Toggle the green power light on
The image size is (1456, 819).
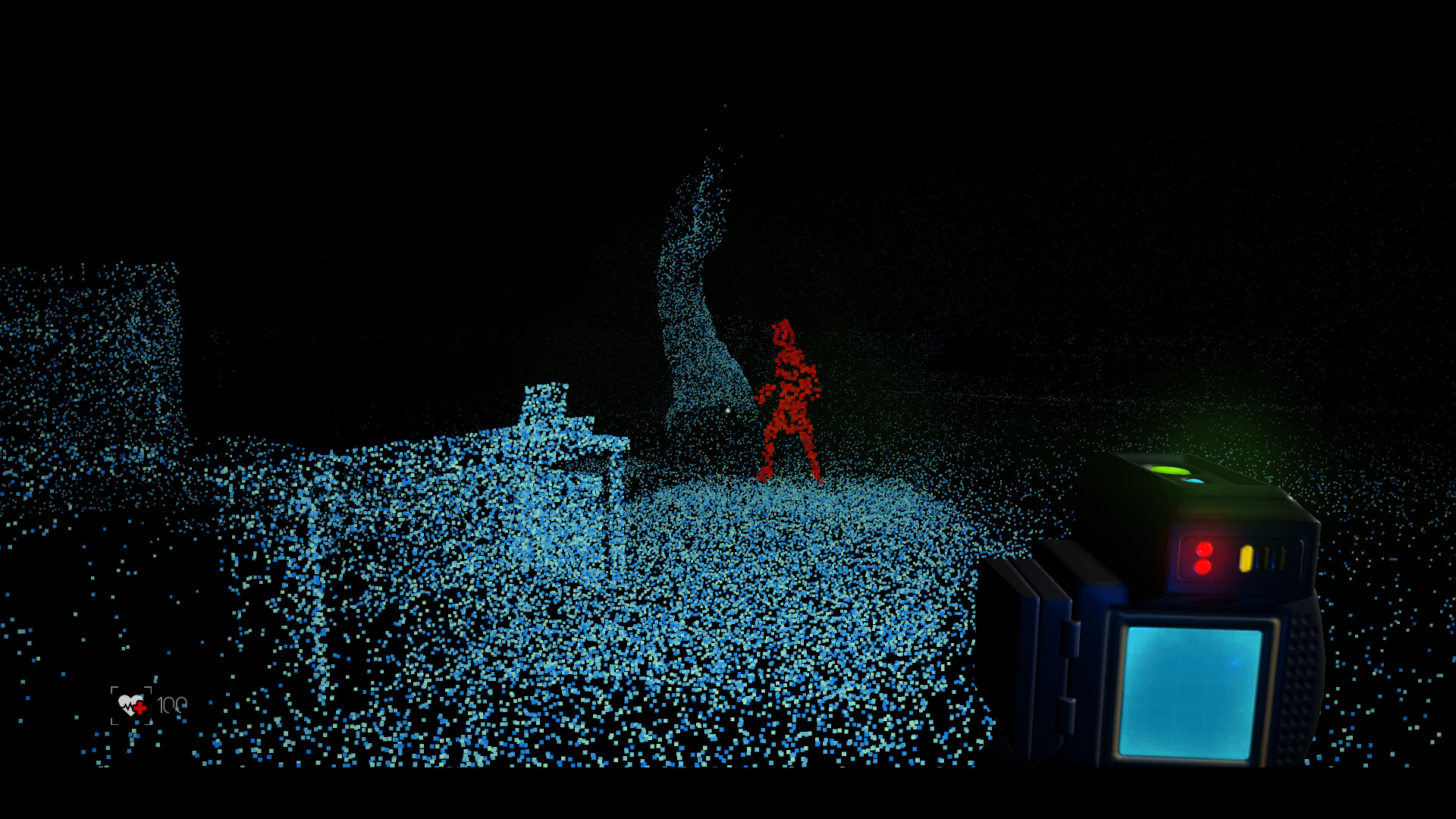pos(1168,469)
